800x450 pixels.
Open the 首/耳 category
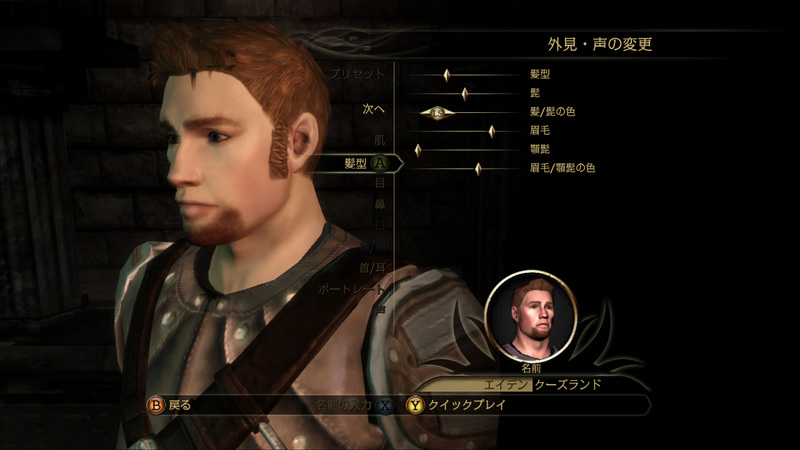[x=371, y=267]
